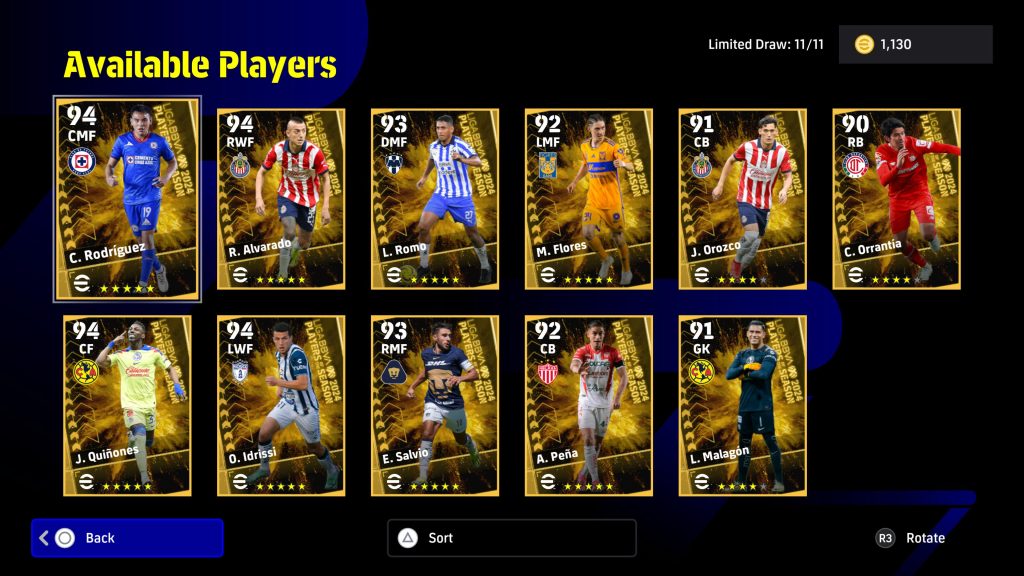Go back using the Back button
Screen dimensions: 1024x576
tap(127, 538)
